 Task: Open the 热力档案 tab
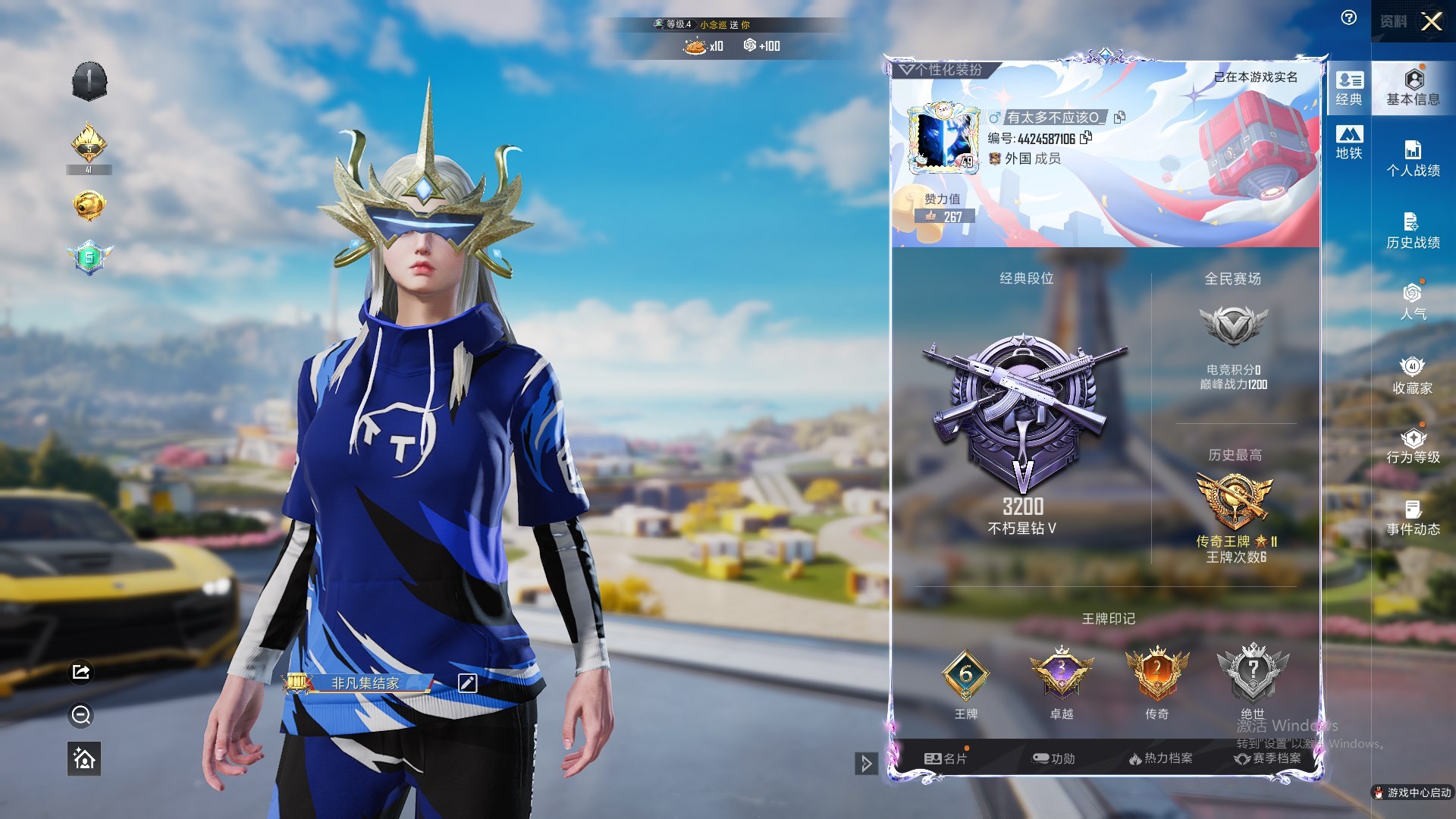[1160, 758]
